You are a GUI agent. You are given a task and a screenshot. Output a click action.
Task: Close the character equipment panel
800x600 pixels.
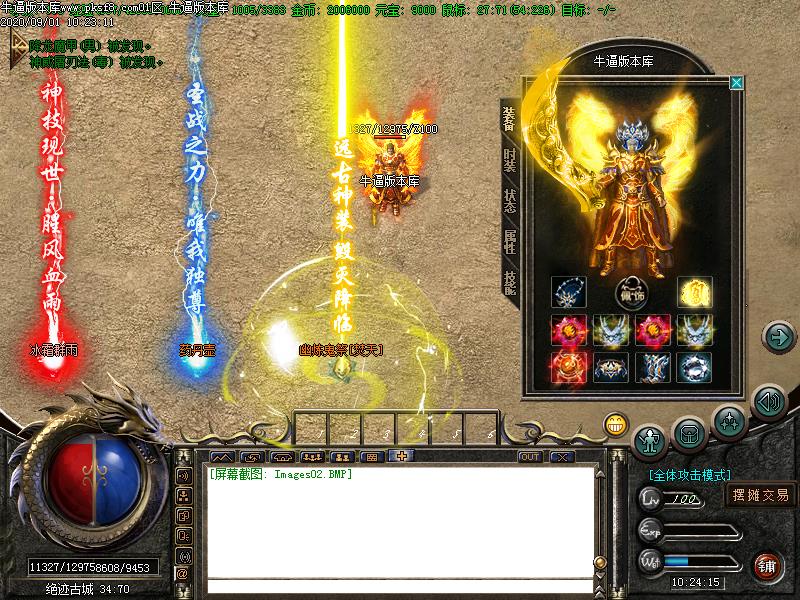pos(736,83)
